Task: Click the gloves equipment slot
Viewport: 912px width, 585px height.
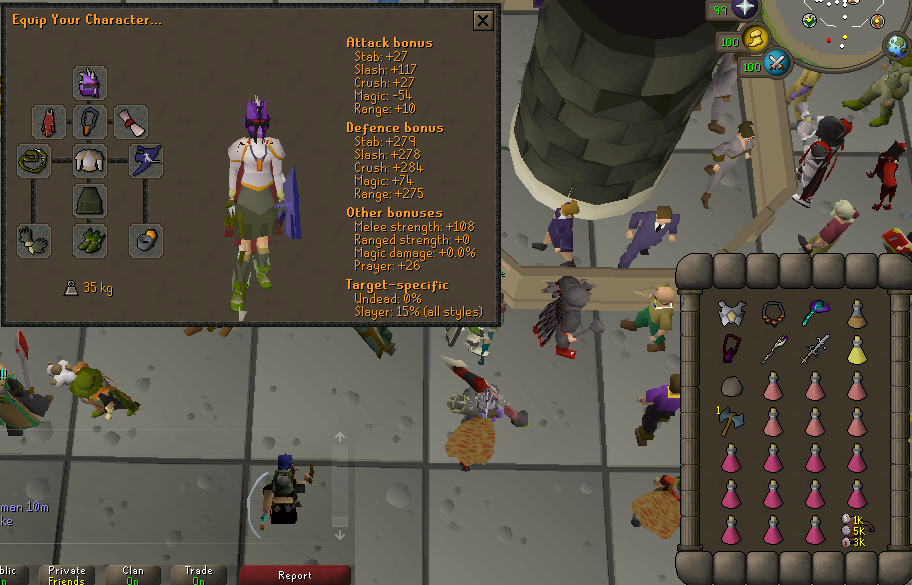Action: (35, 240)
